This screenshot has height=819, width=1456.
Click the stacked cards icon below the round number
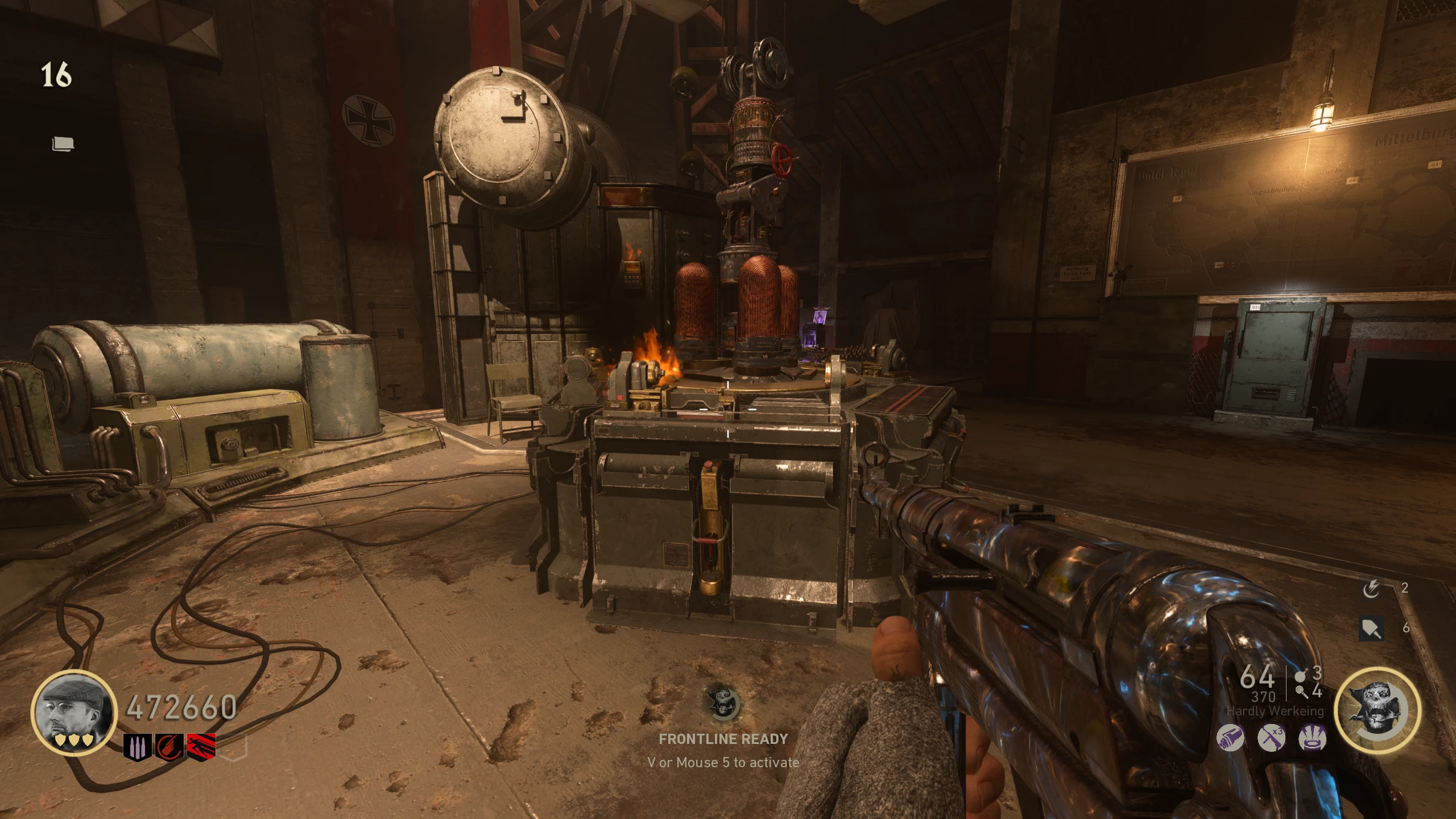point(63,144)
